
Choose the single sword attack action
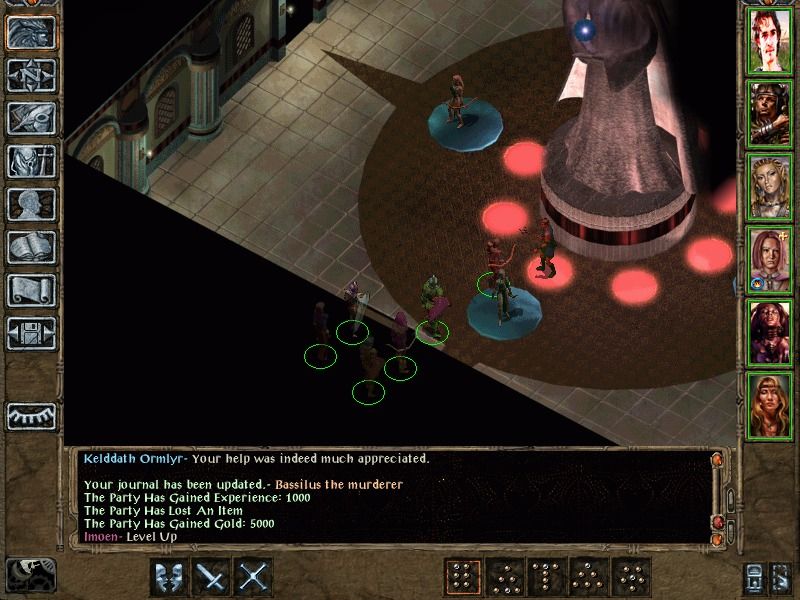tap(213, 577)
